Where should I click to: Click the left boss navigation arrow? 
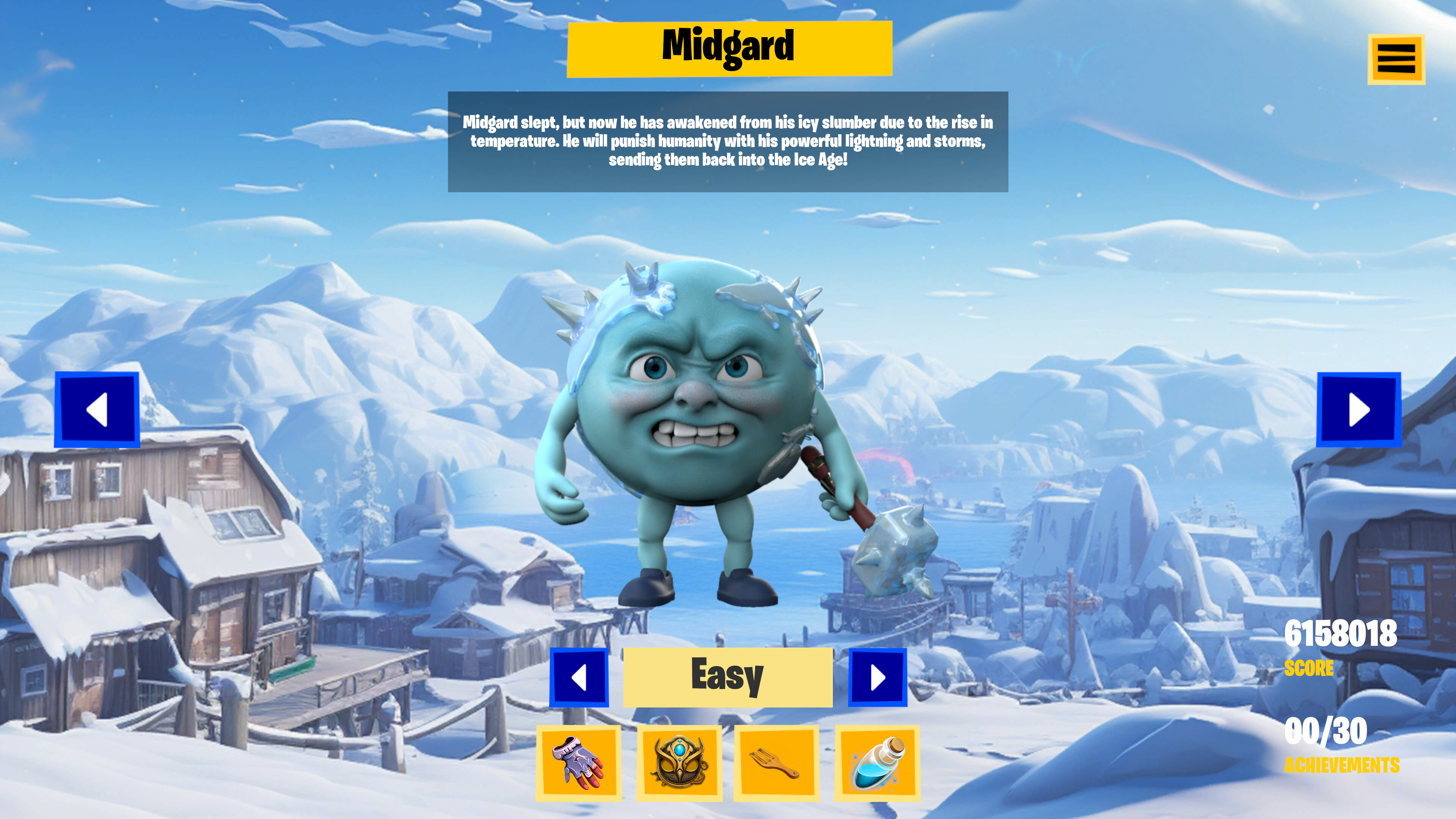point(97,411)
